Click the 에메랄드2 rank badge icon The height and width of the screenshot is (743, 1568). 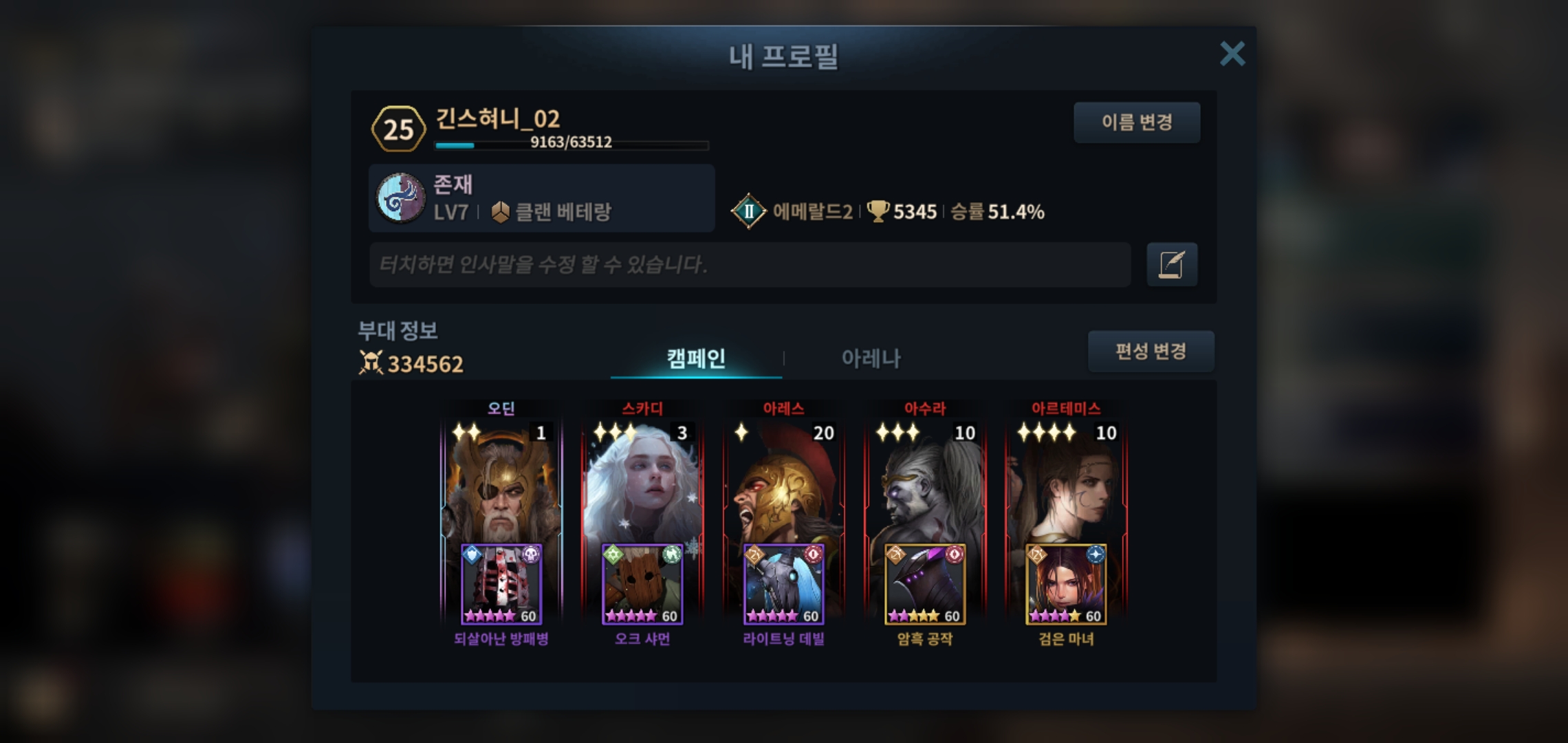(748, 211)
